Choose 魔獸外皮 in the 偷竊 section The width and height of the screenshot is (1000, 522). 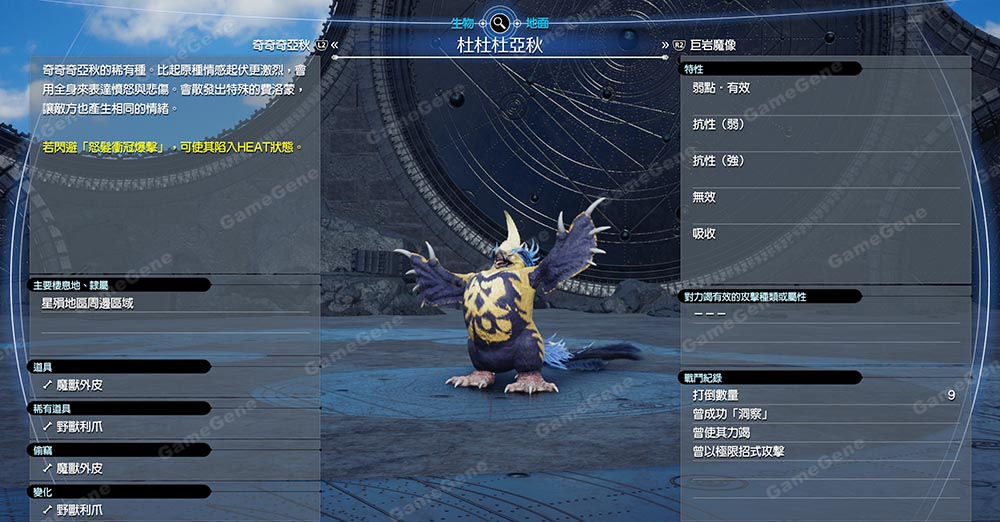pyautogui.click(x=80, y=468)
